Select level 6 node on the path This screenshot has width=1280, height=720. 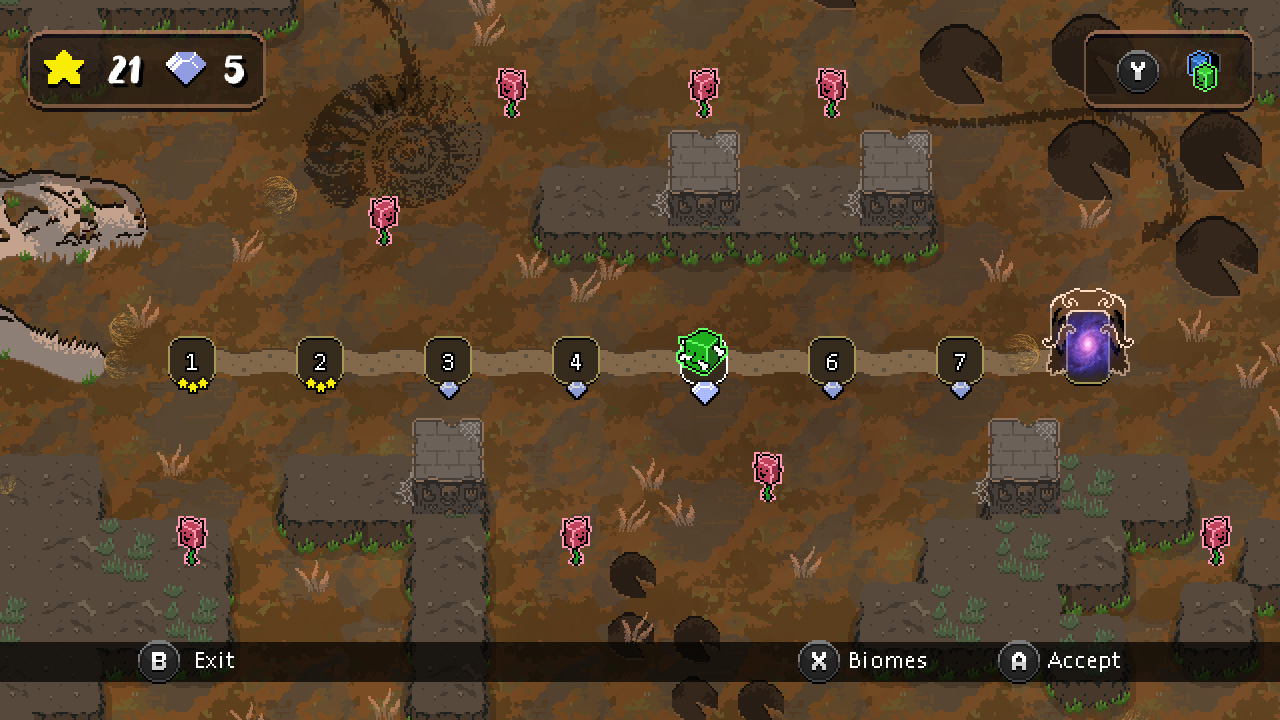coord(832,360)
